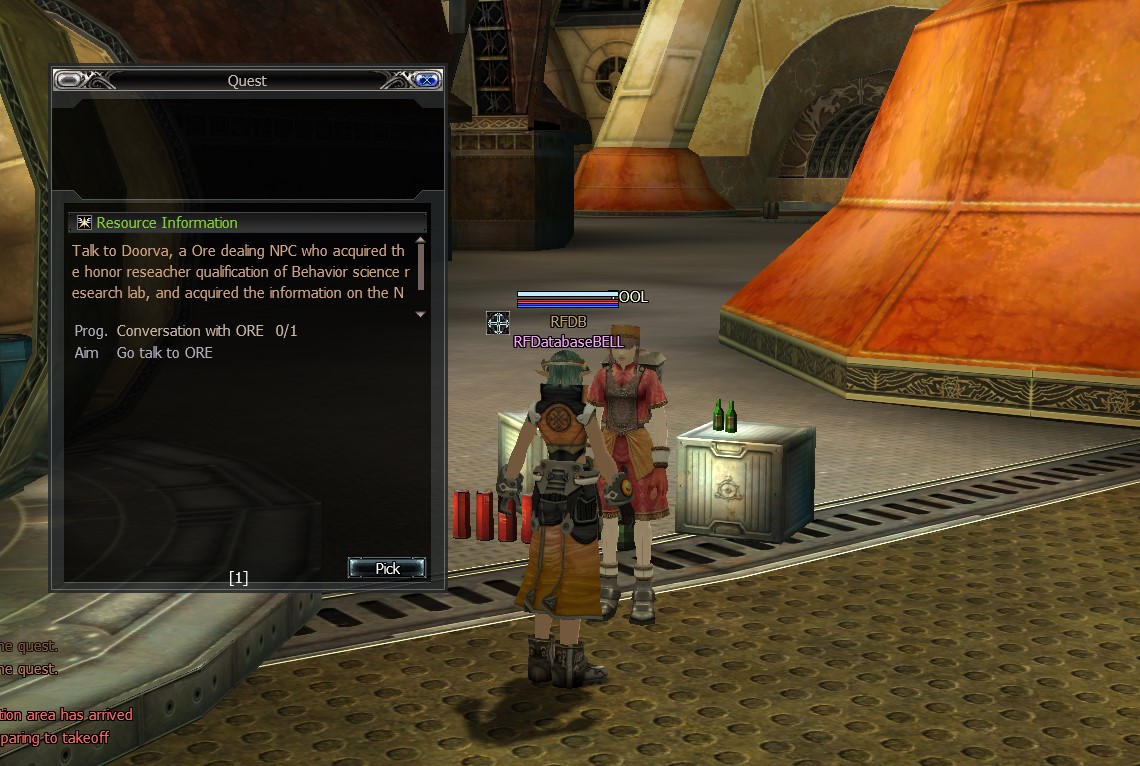Select the Resource Information quest entry

tap(167, 223)
